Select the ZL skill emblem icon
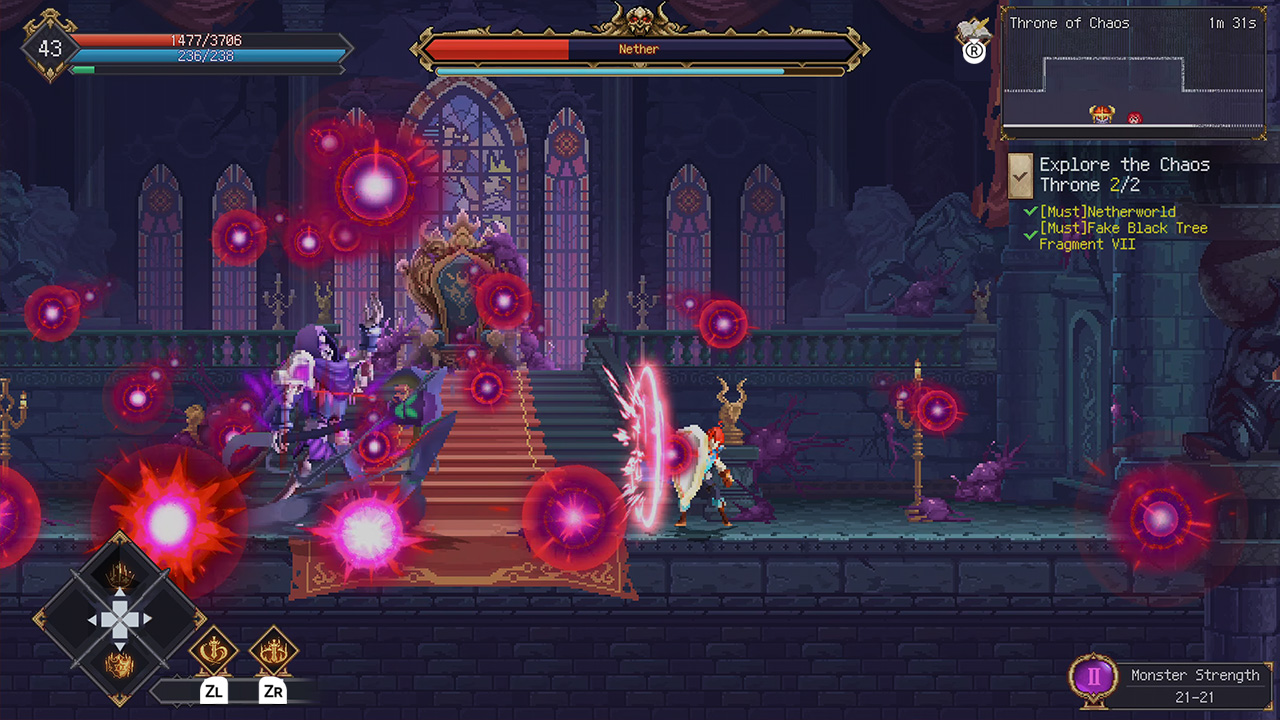Image resolution: width=1280 pixels, height=720 pixels. tap(215, 651)
